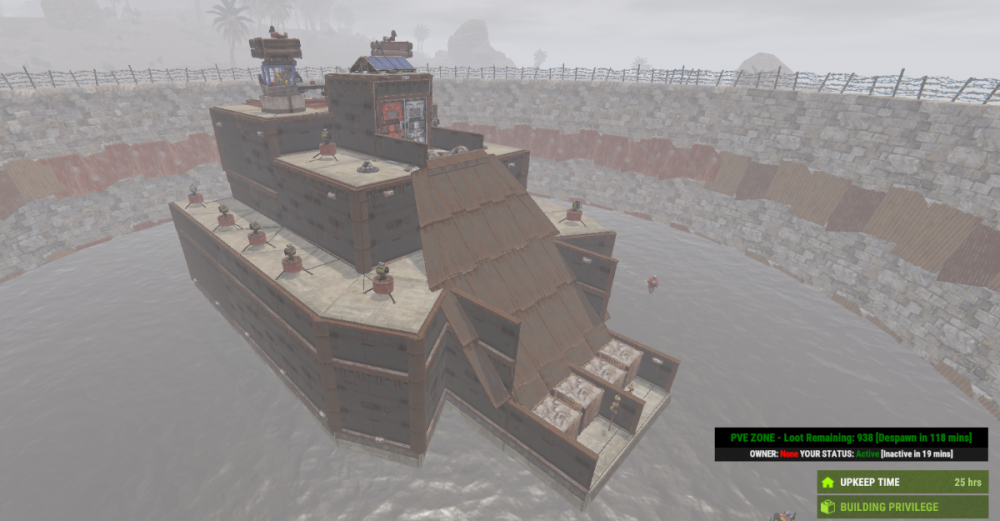The image size is (1000, 521).
Task: Select the Upkeep Time status panel
Action: (903, 482)
